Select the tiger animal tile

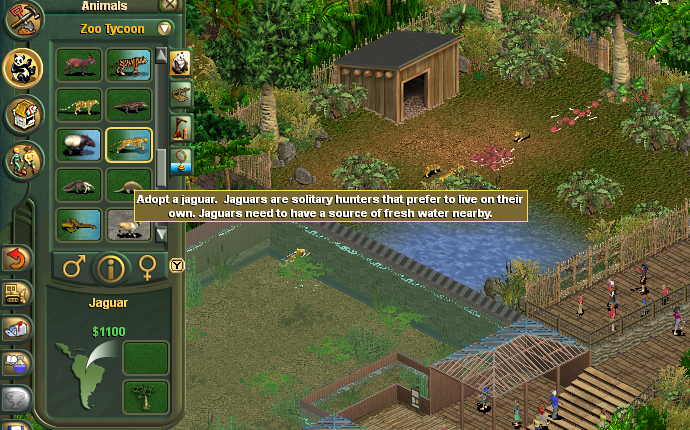tap(129, 66)
